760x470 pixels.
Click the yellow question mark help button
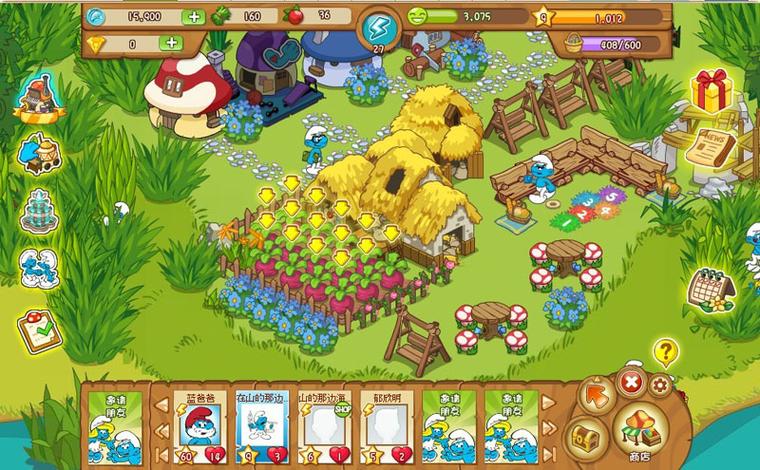pos(665,351)
